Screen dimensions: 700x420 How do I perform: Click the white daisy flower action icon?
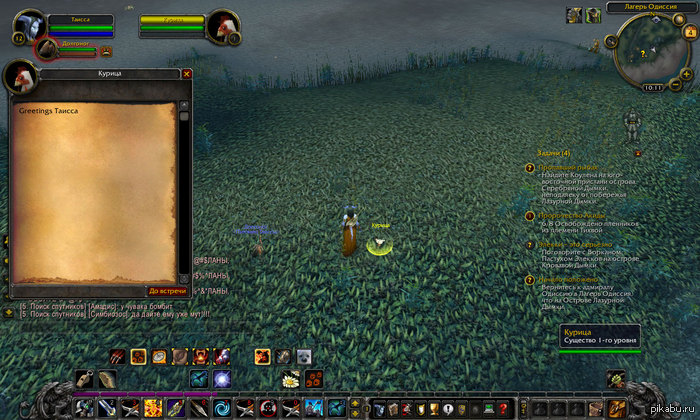pos(292,379)
